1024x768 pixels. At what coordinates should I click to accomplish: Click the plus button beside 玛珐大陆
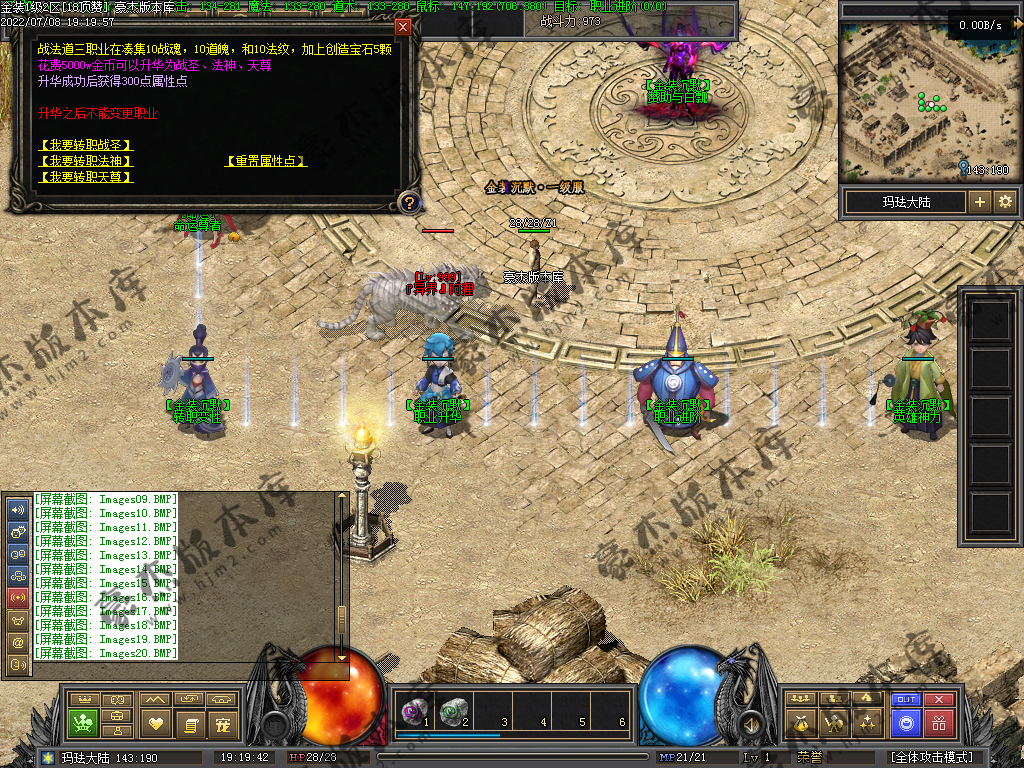(x=980, y=202)
